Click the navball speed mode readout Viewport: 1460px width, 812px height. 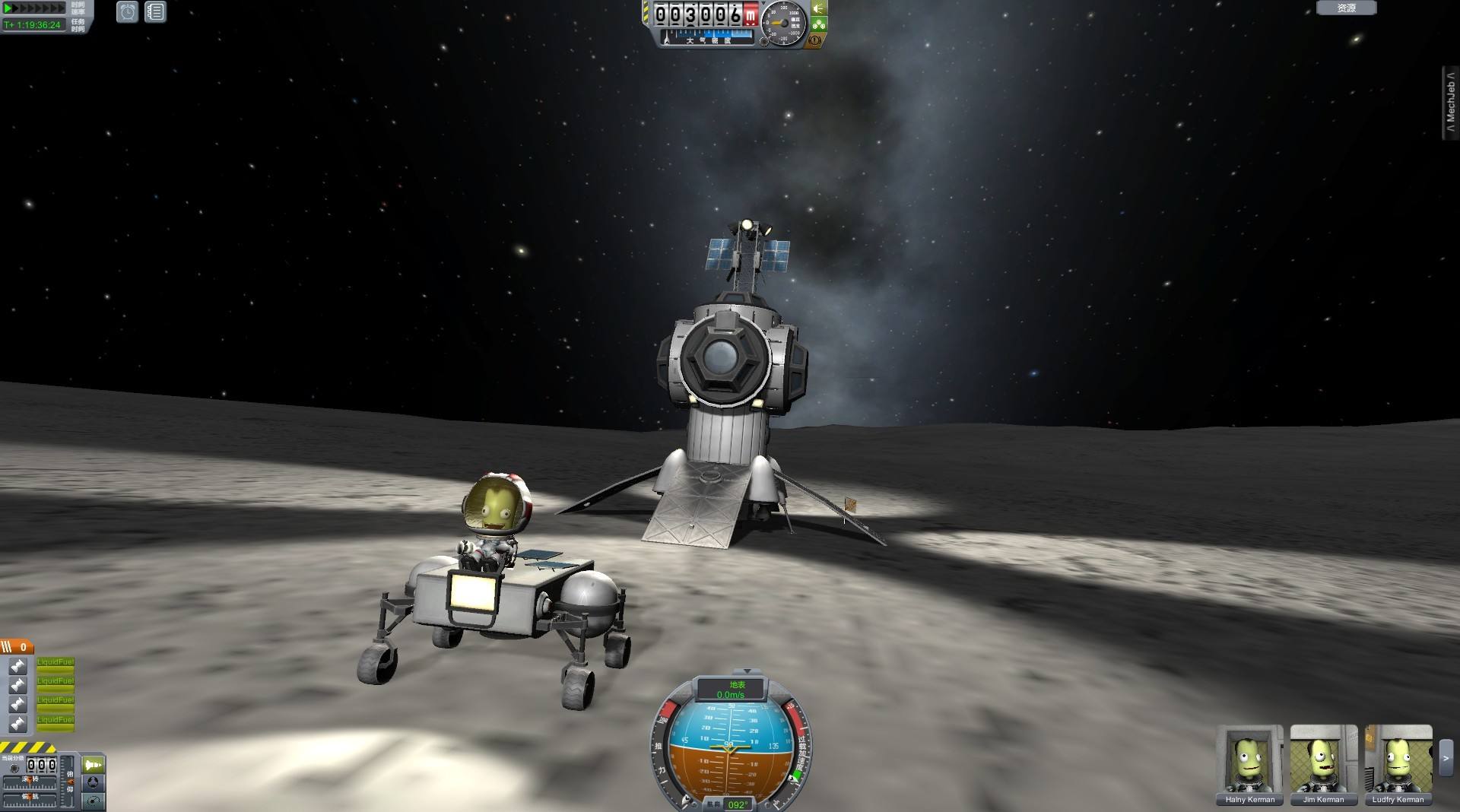tap(731, 690)
